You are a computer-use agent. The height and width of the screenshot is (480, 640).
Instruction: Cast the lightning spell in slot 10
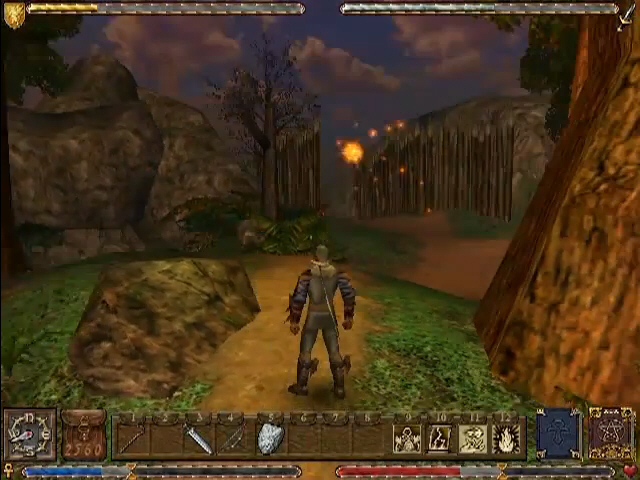[x=440, y=438]
